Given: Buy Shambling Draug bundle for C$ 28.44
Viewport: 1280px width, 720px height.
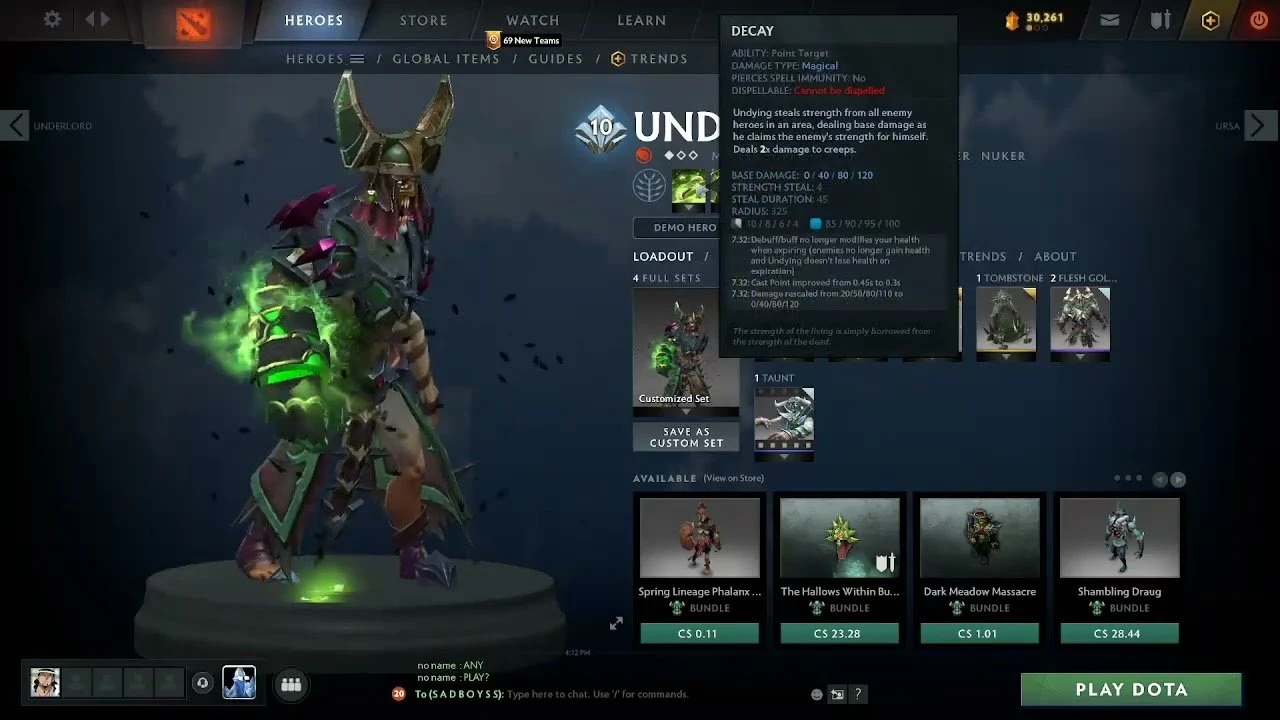Looking at the screenshot, I should point(1119,633).
